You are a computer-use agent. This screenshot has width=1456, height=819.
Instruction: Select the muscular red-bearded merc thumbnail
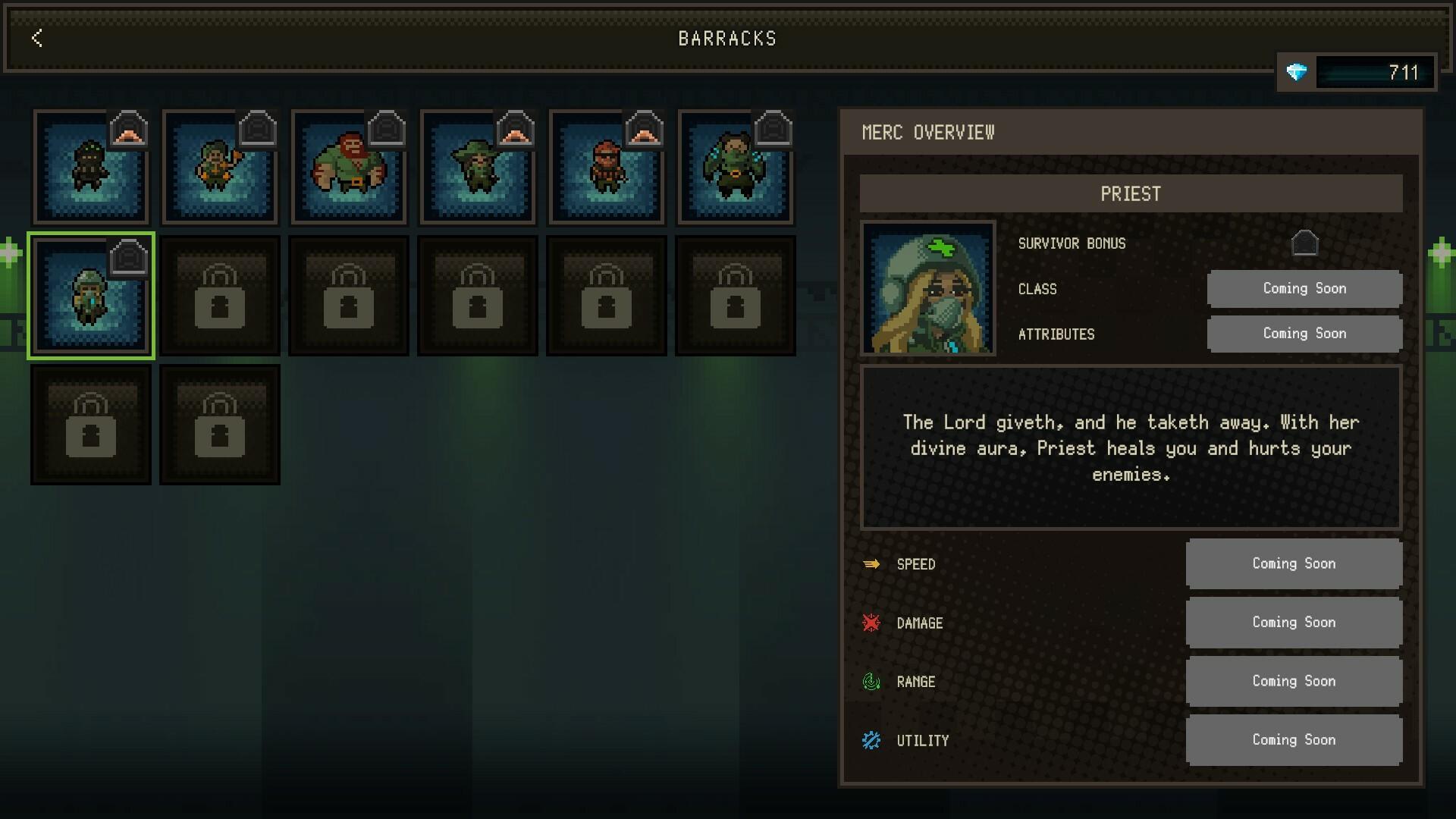click(348, 167)
